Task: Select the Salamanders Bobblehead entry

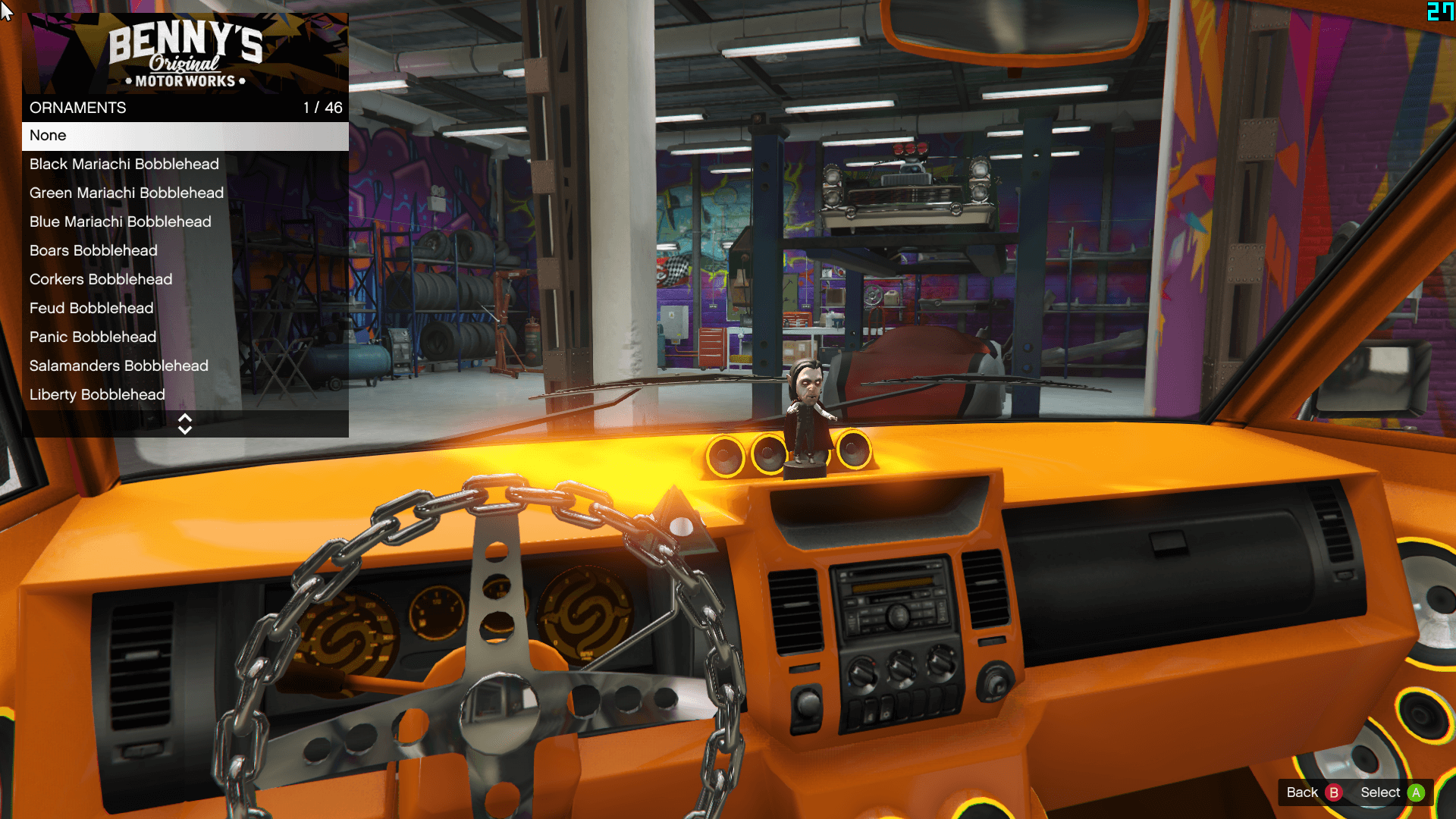Action: (x=185, y=366)
